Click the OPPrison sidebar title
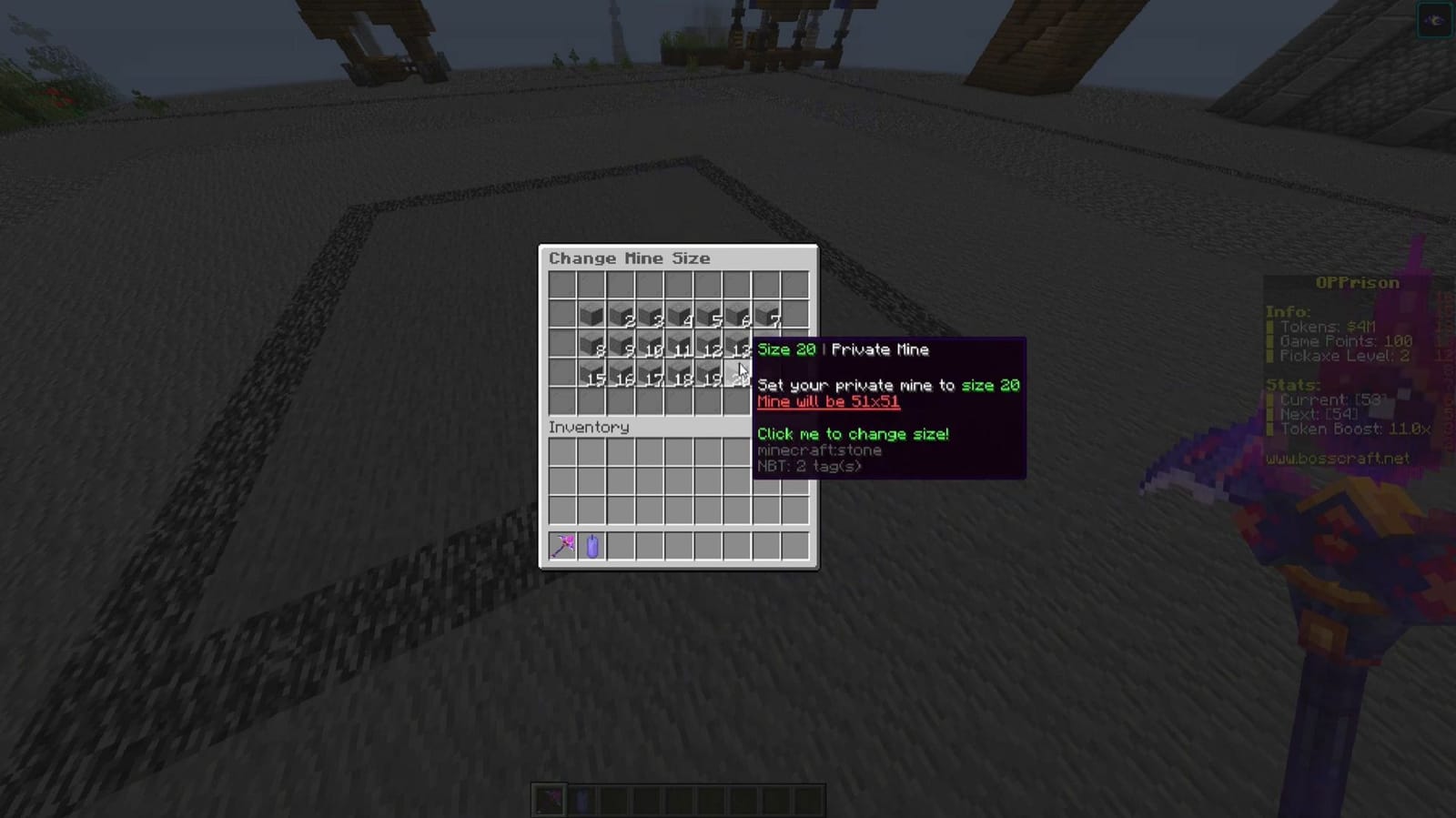The height and width of the screenshot is (818, 1456). pyautogui.click(x=1356, y=282)
